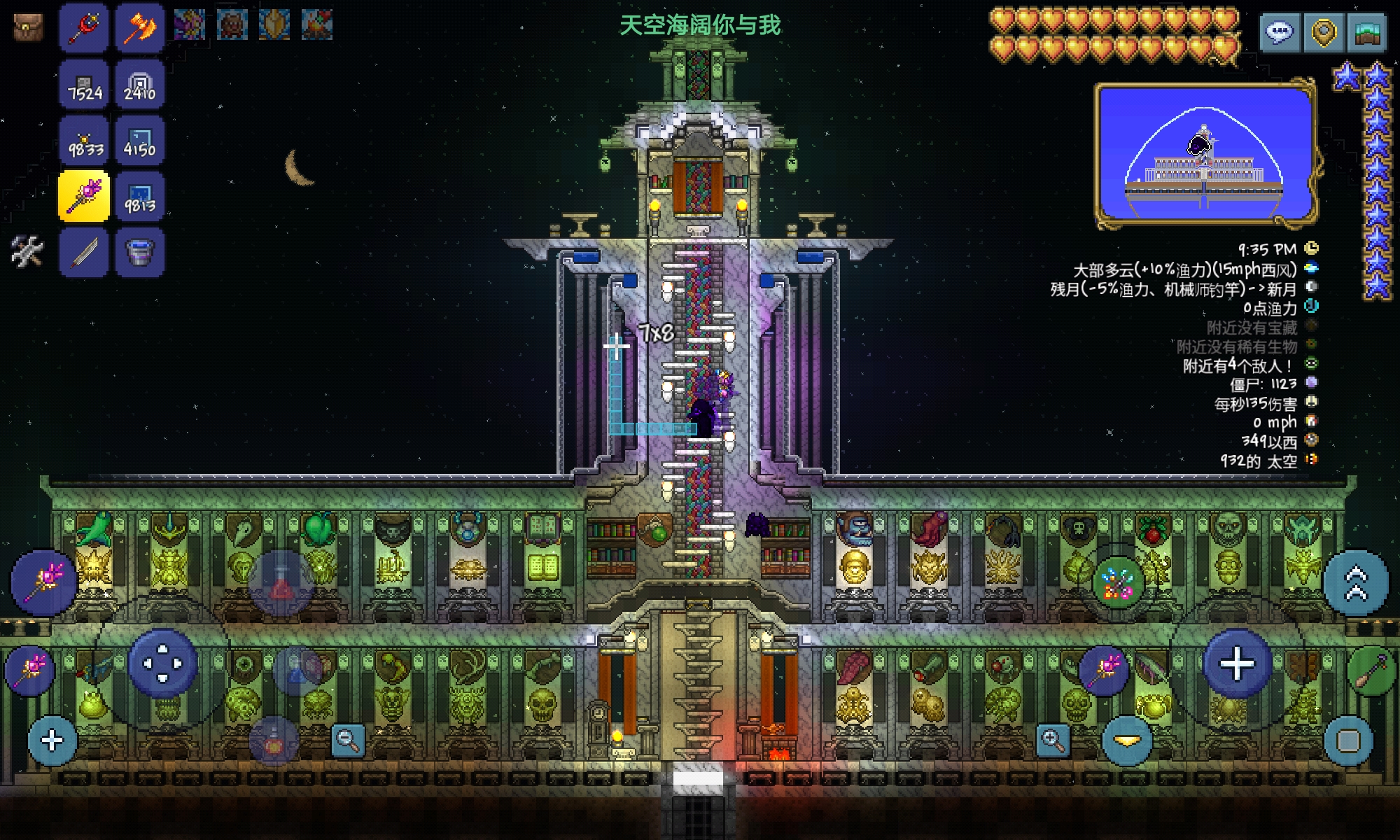Zoom out with the minus magnifier

348,739
